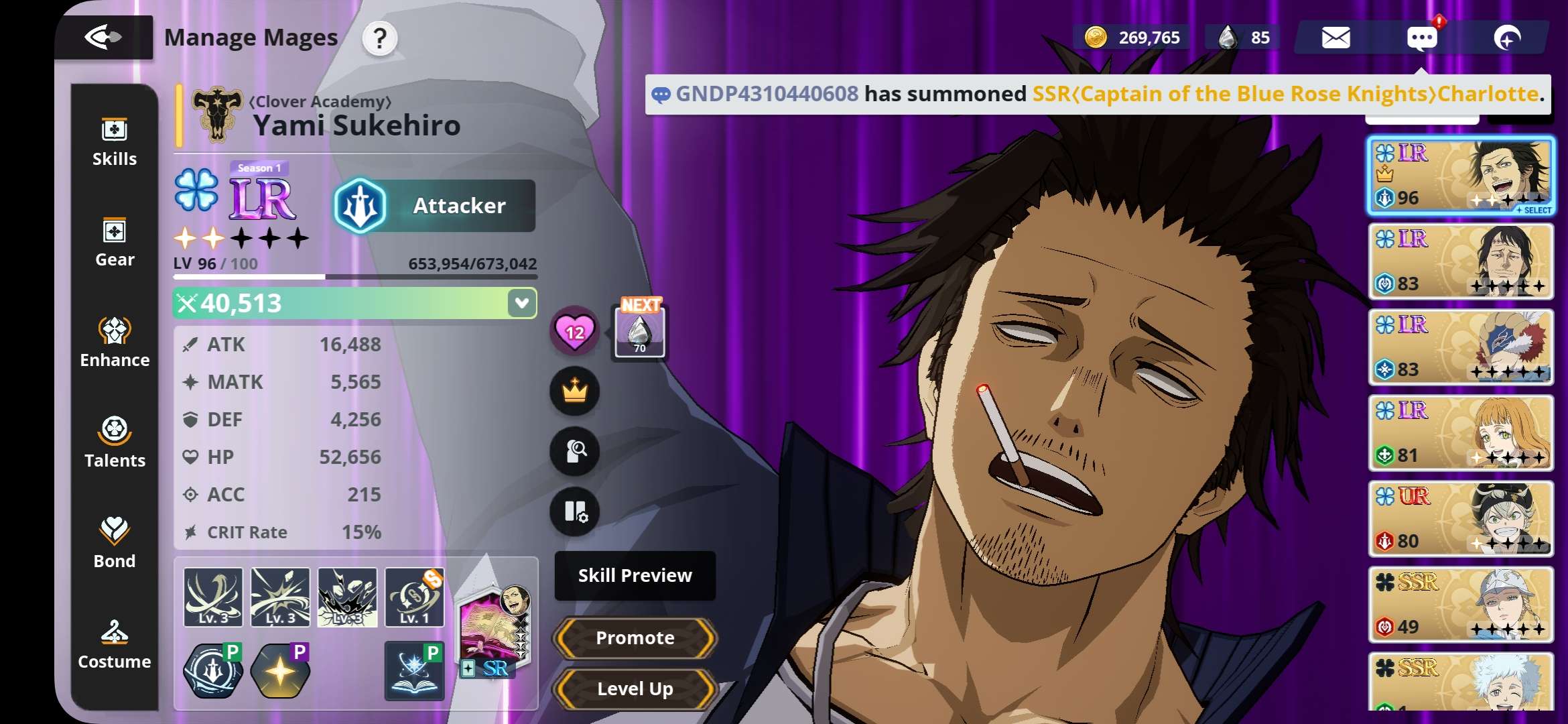Go back with the arrow button
The height and width of the screenshot is (724, 1568).
tap(103, 37)
